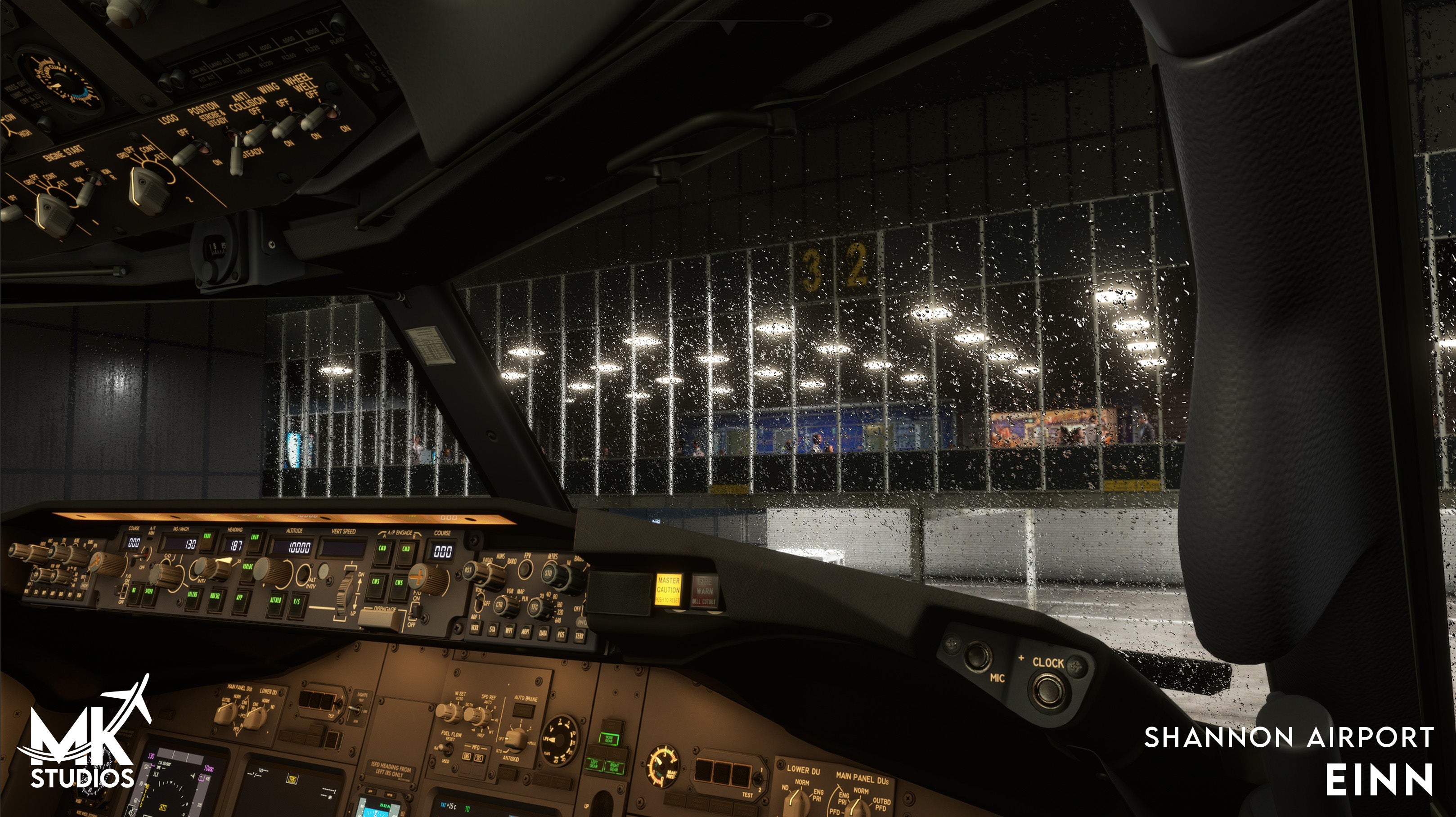Engage autopilot CMD A
The width and height of the screenshot is (1456, 817).
click(x=382, y=550)
